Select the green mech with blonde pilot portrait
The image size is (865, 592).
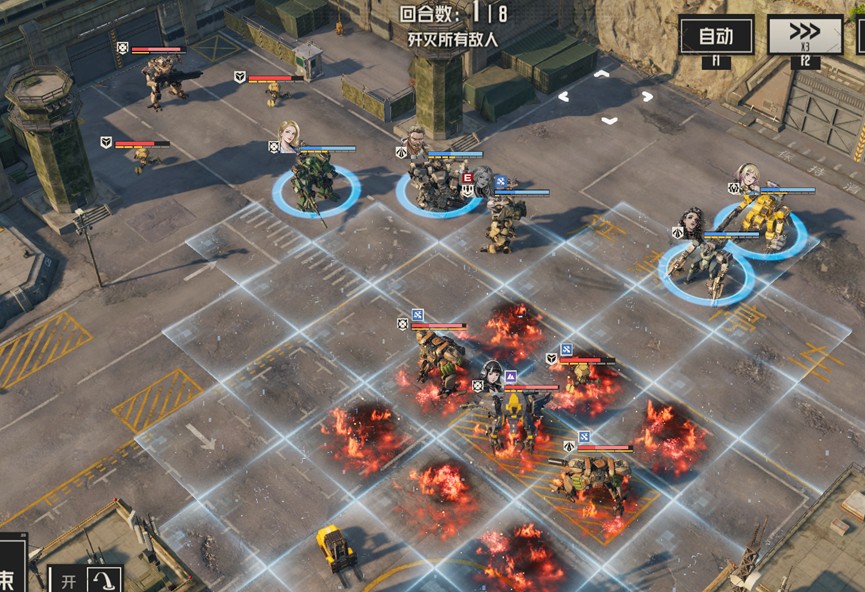point(315,181)
